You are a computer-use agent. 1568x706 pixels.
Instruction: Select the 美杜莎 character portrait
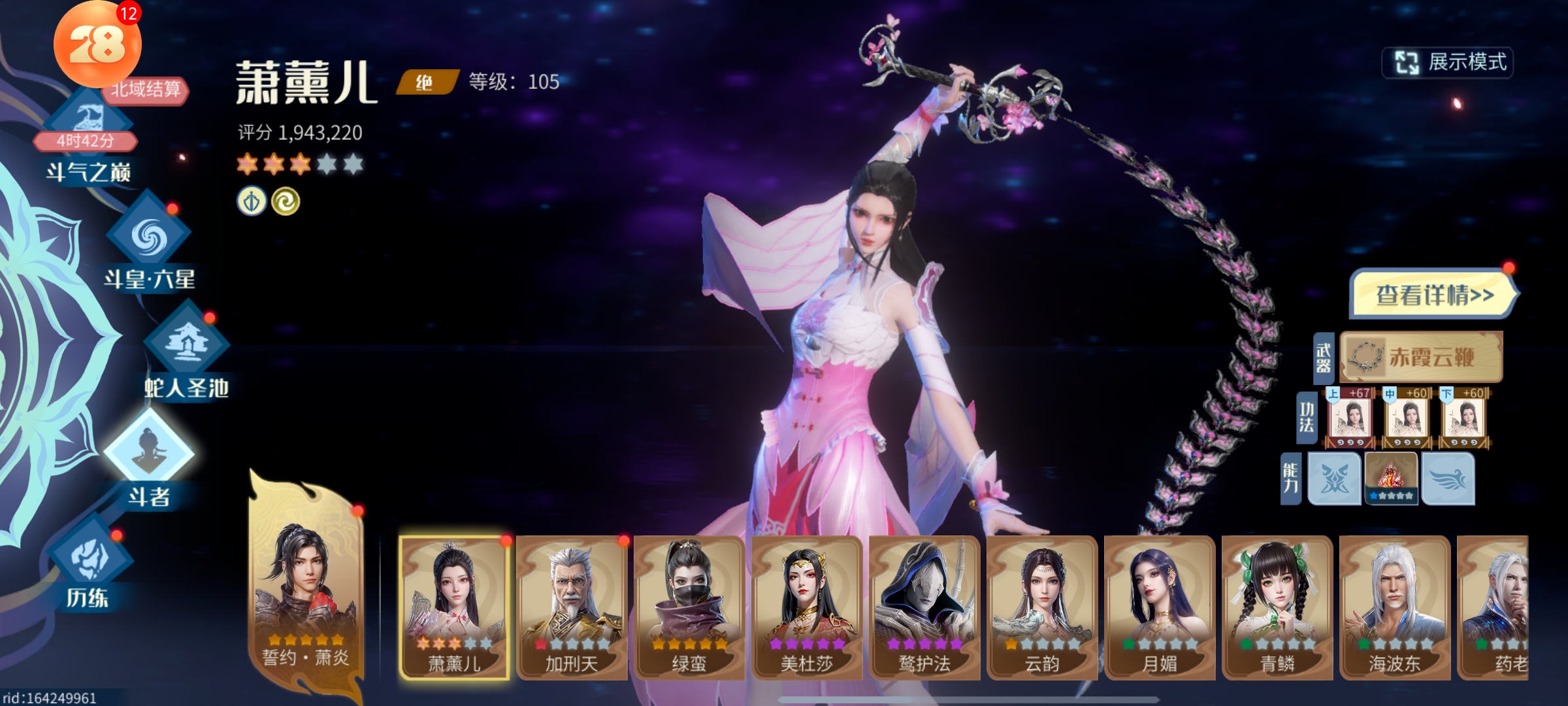click(807, 607)
